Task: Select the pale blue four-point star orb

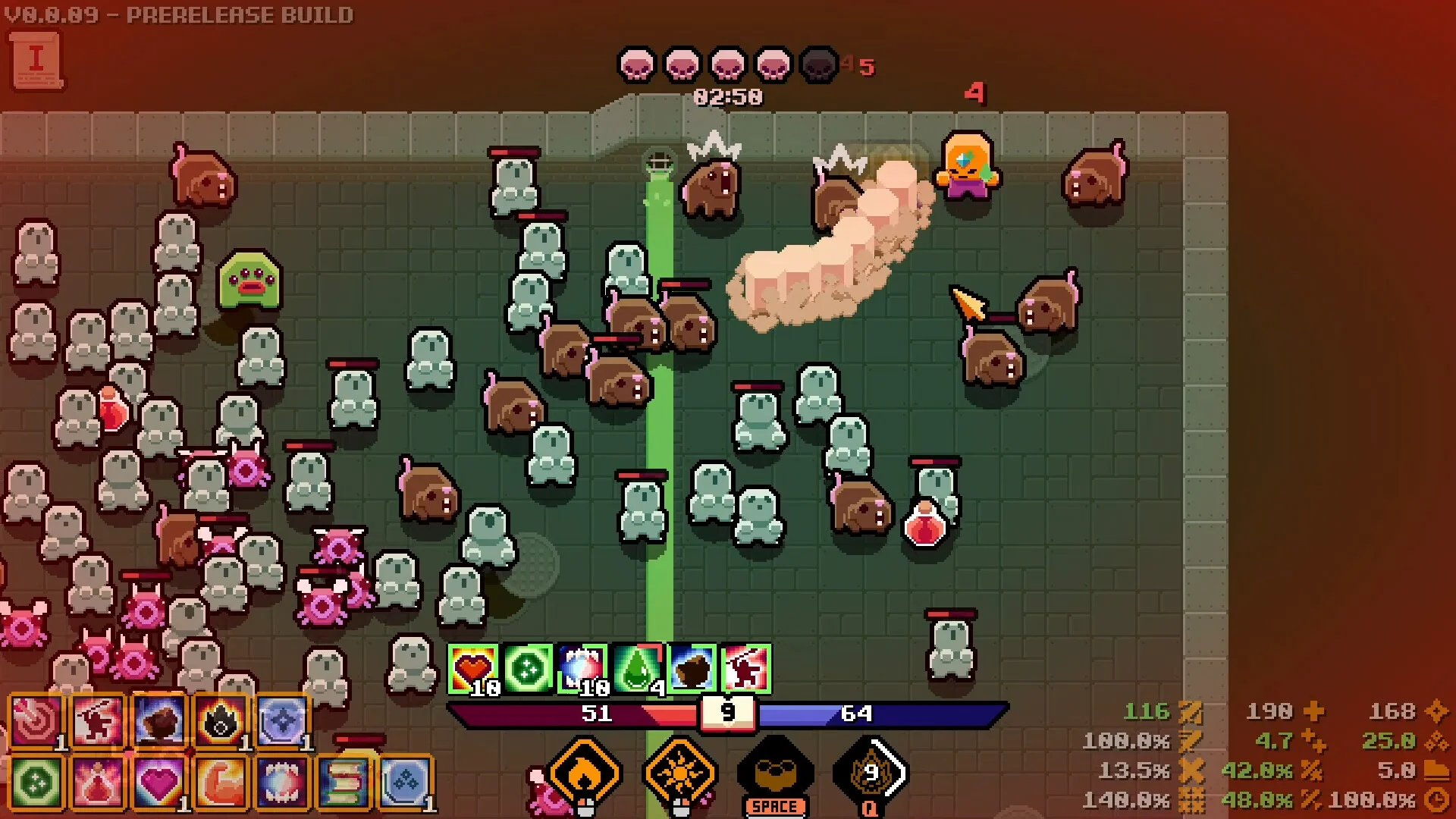Action: click(x=282, y=721)
